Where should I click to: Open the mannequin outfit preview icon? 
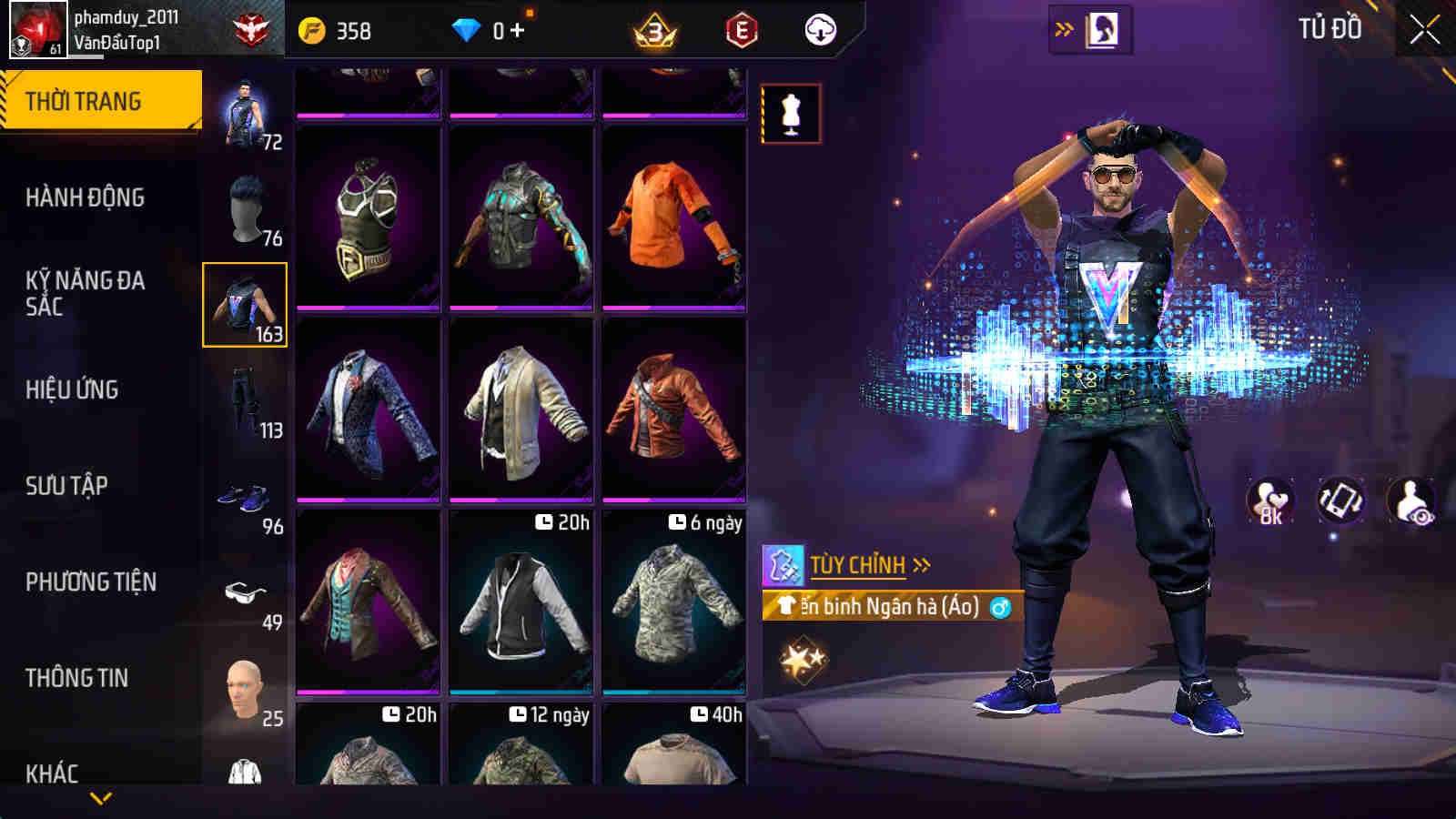coord(790,113)
